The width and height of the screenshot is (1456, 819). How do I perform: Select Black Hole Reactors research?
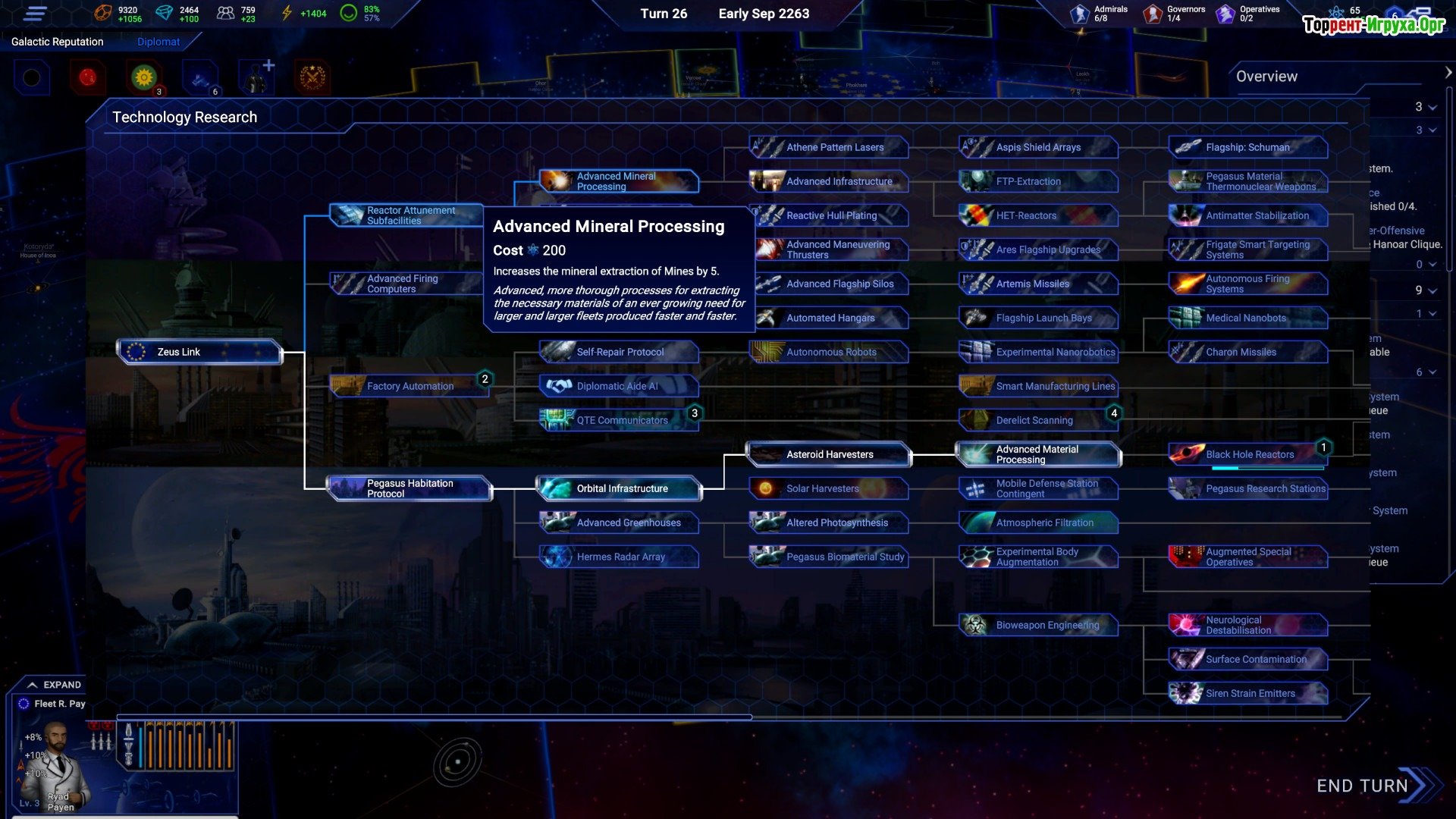1248,454
